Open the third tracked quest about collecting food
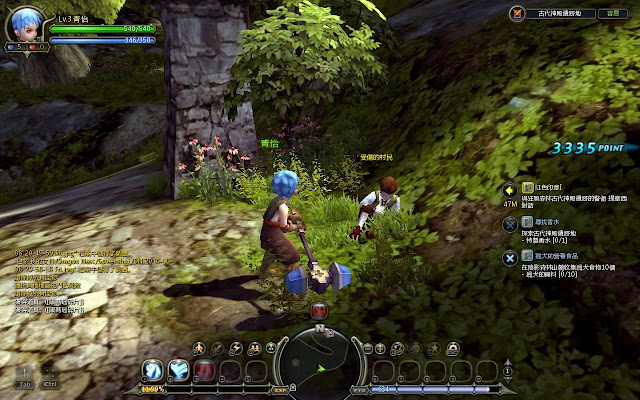 pyautogui.click(x=511, y=256)
